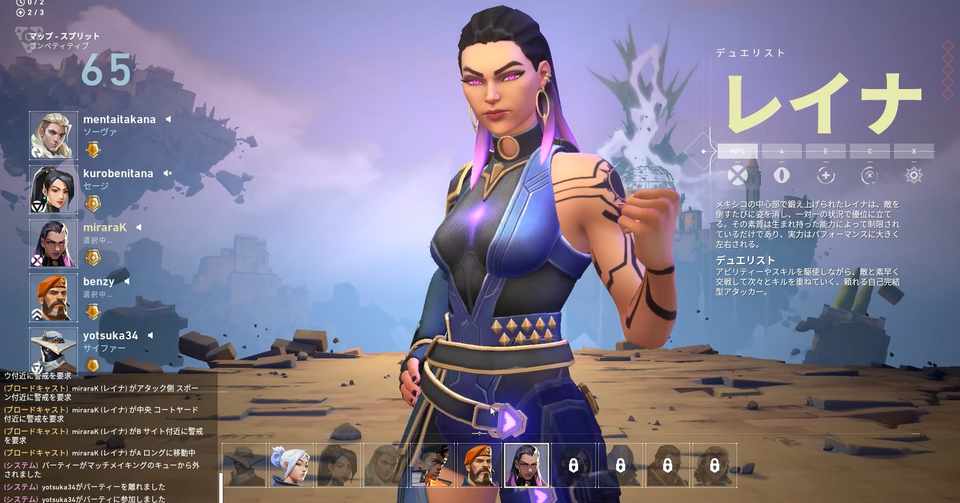Viewport: 960px width, 503px height.
Task: Toggle voice for mentaitakana
Action: 167,119
